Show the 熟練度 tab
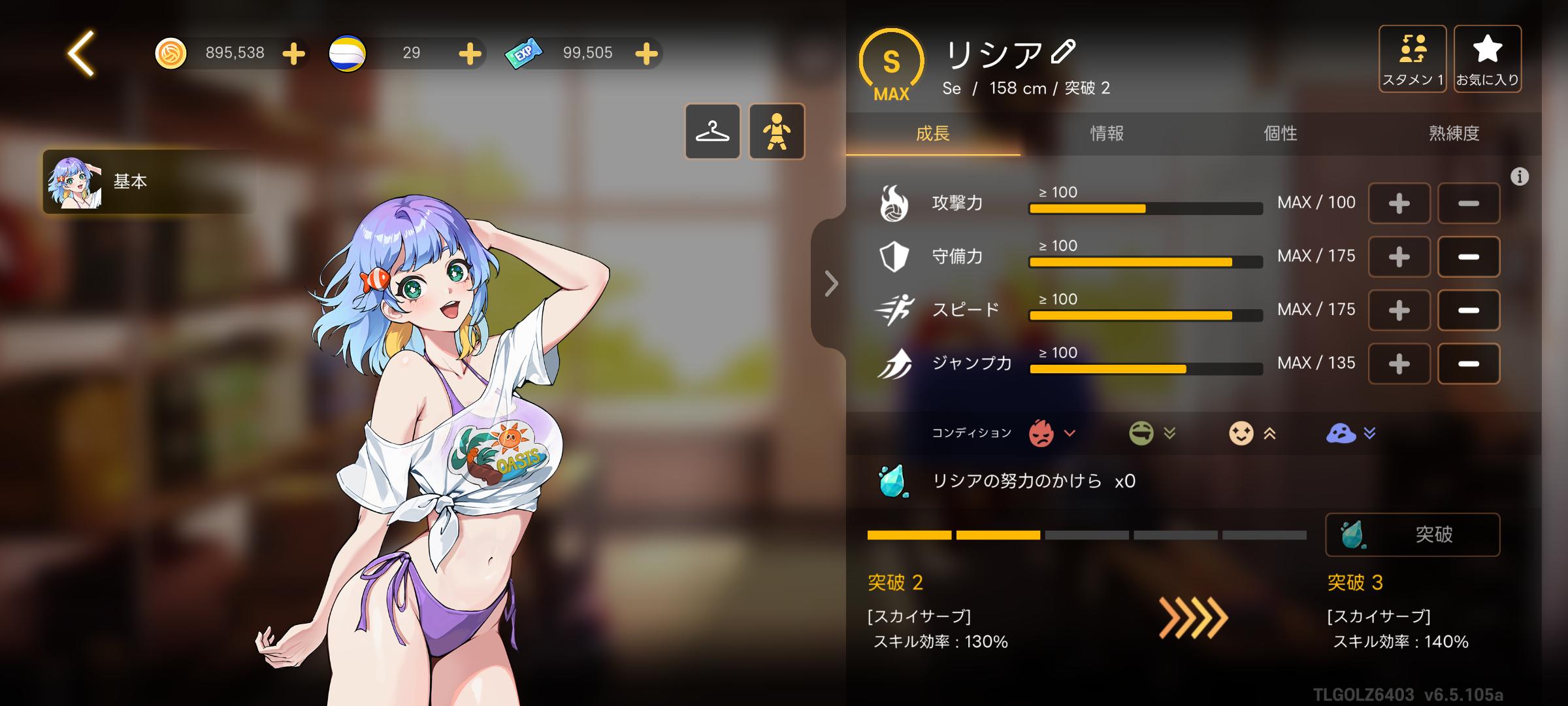 click(1454, 134)
